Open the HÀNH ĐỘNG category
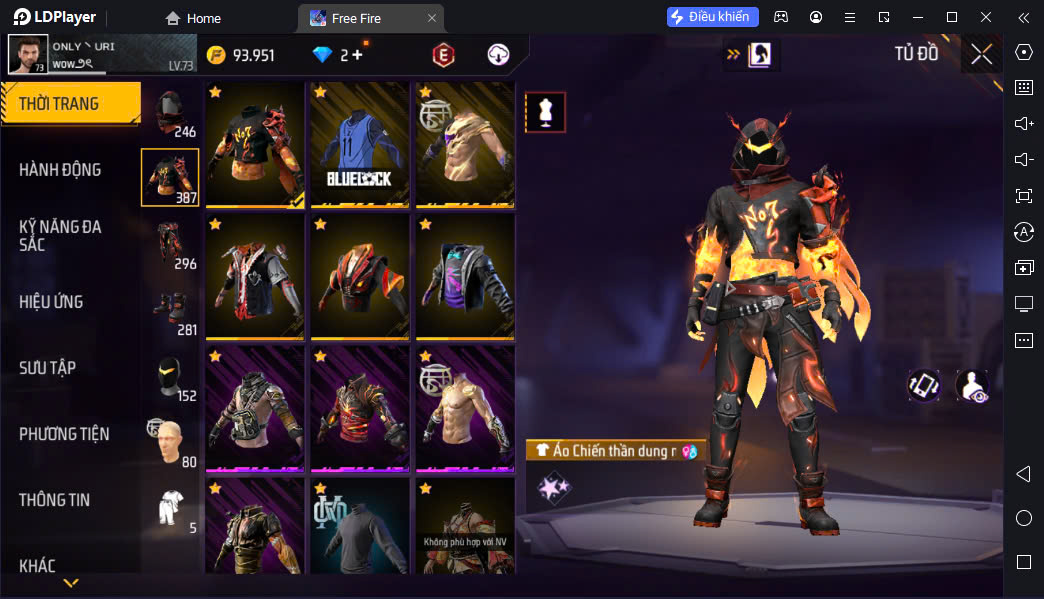Viewport: 1044px width, 599px height. [x=60, y=170]
